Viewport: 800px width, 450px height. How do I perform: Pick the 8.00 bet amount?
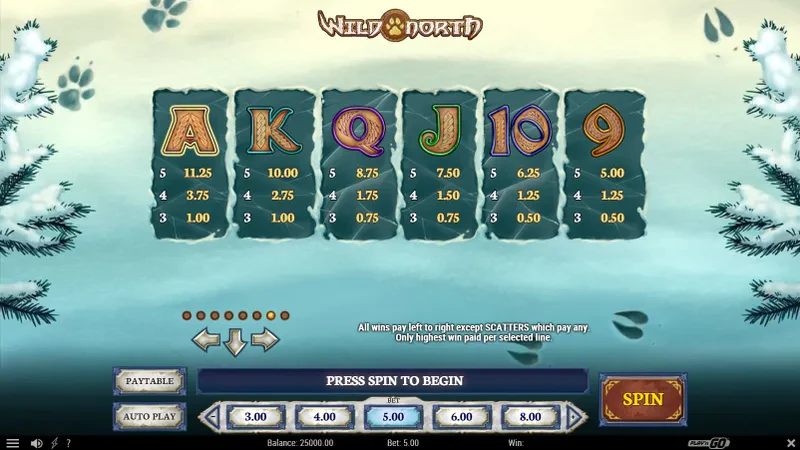pyautogui.click(x=529, y=416)
